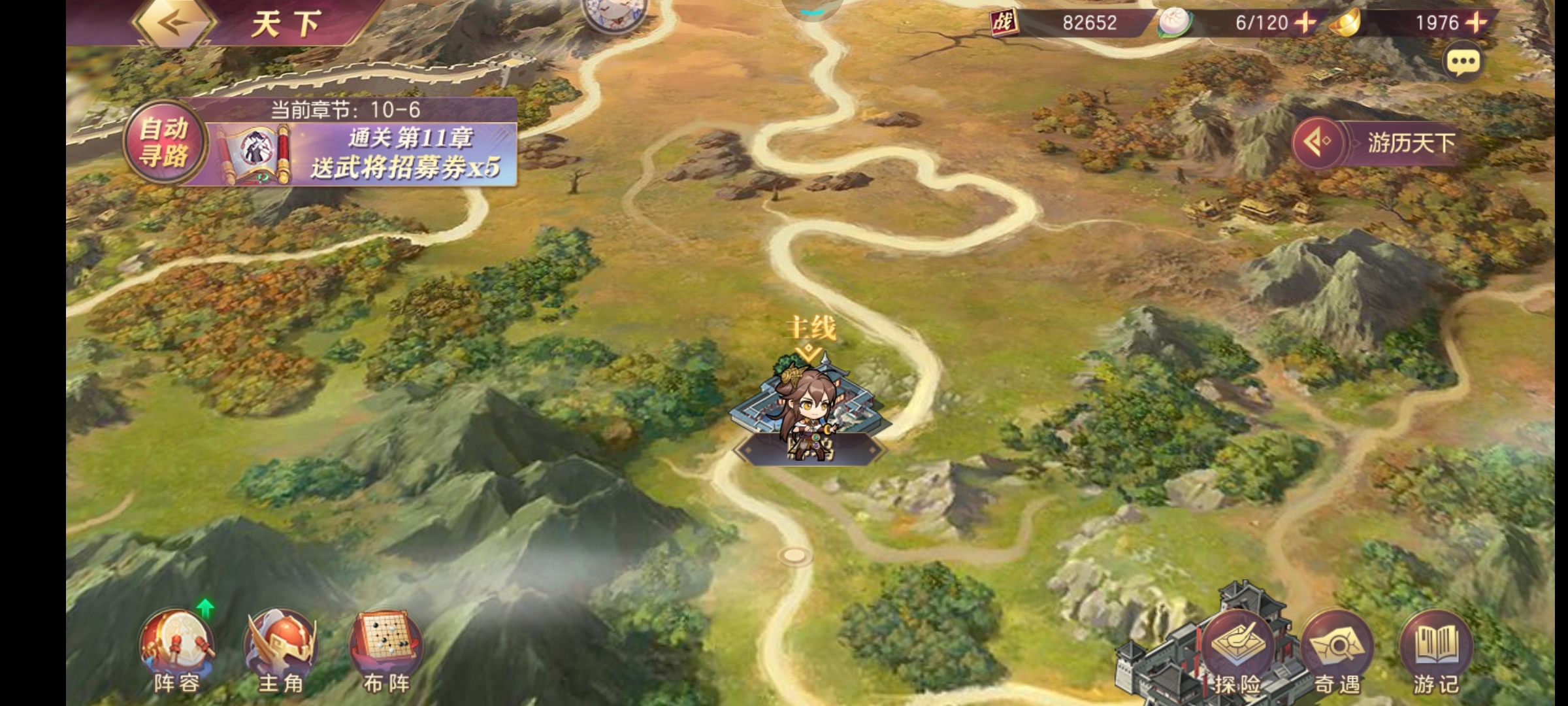Image resolution: width=1568 pixels, height=706 pixels.
Task: Activate 自动寻路 auto-pathfinding
Action: coord(164,142)
